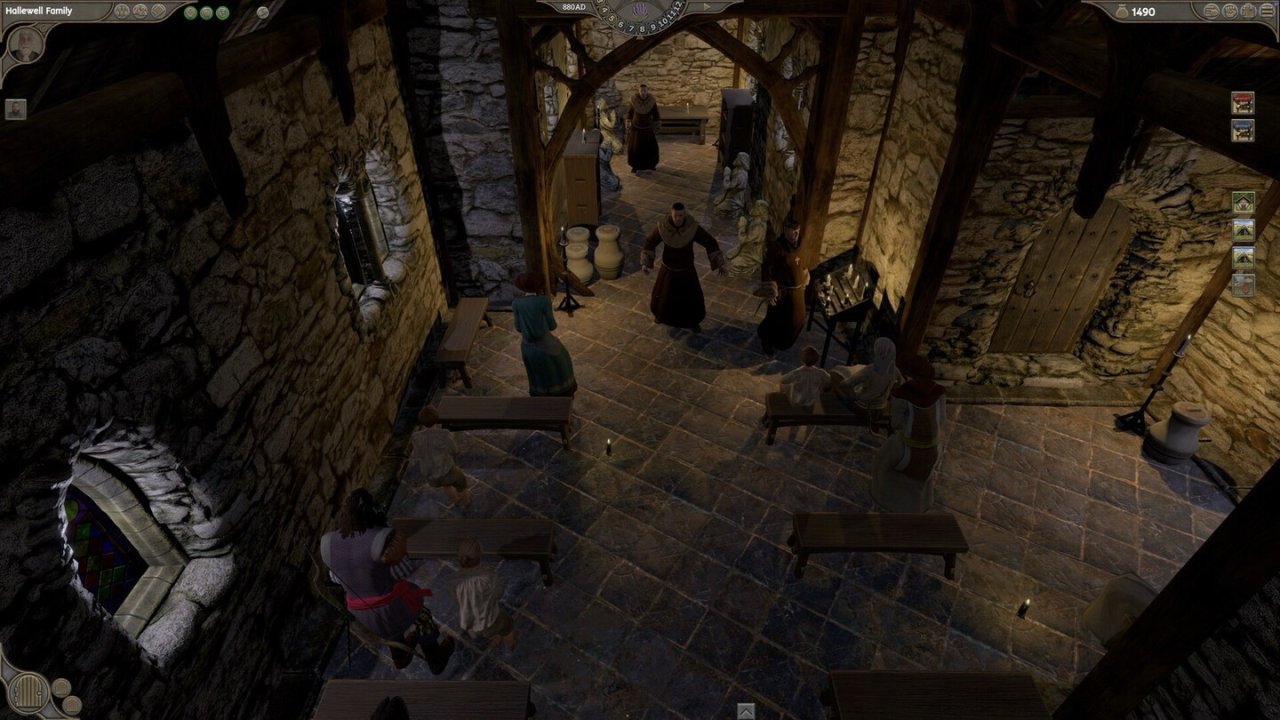
Task: Click the Hallewell patriarch portrait
Action: pos(25,45)
